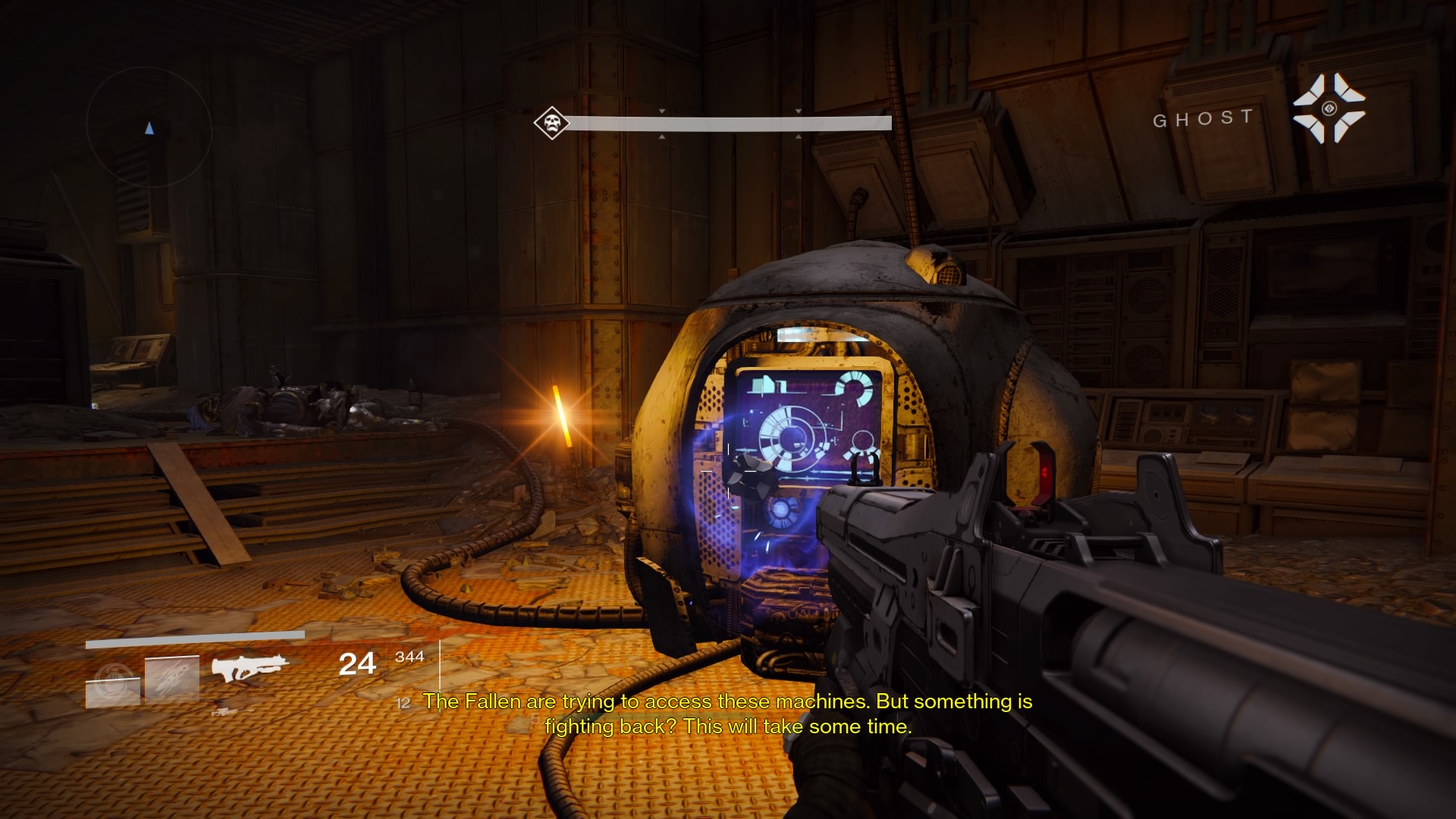Click the slashed melee ability icon next to the super
This screenshot has width=1456, height=819.
(172, 676)
